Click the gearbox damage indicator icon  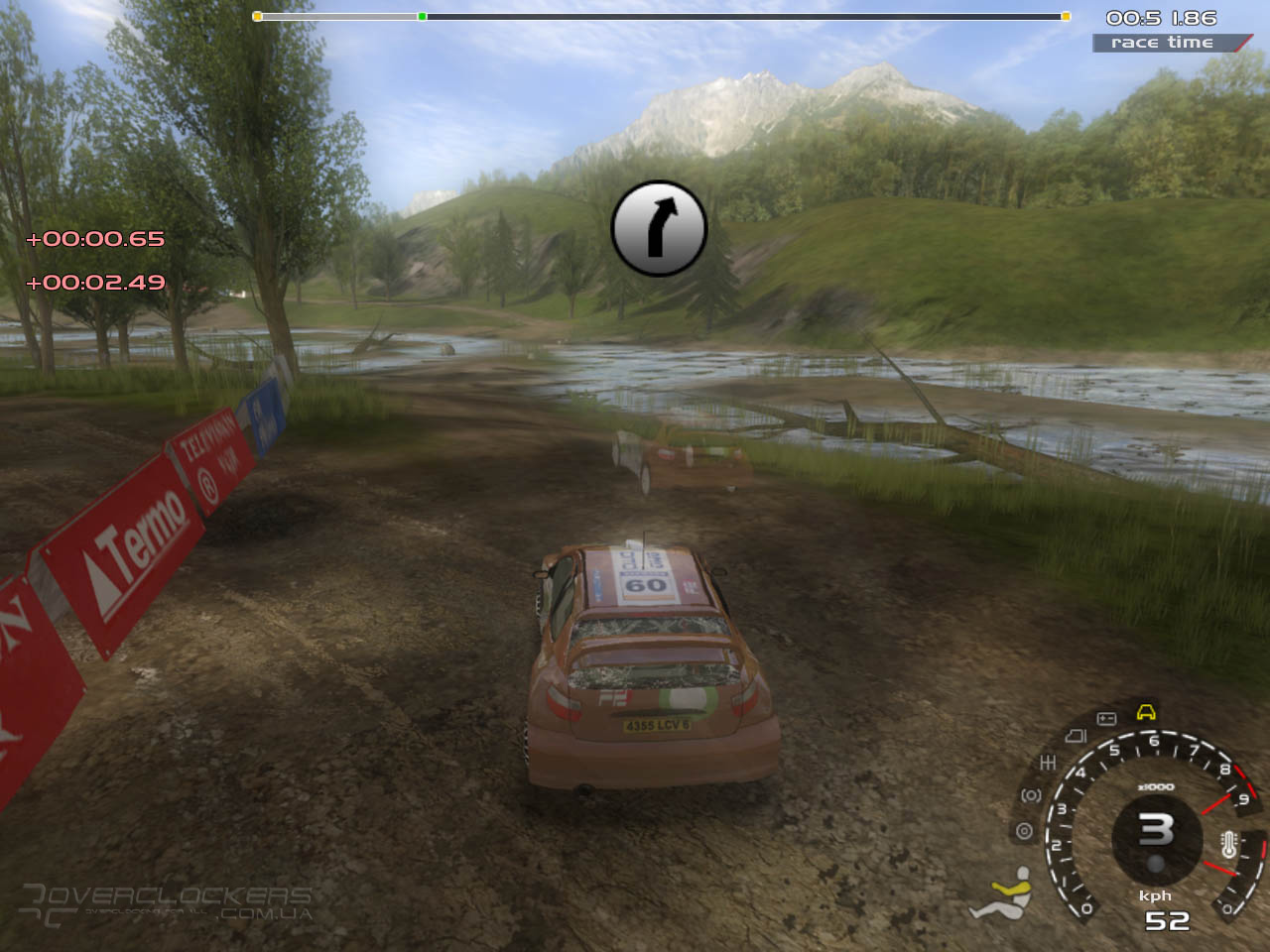(1047, 763)
